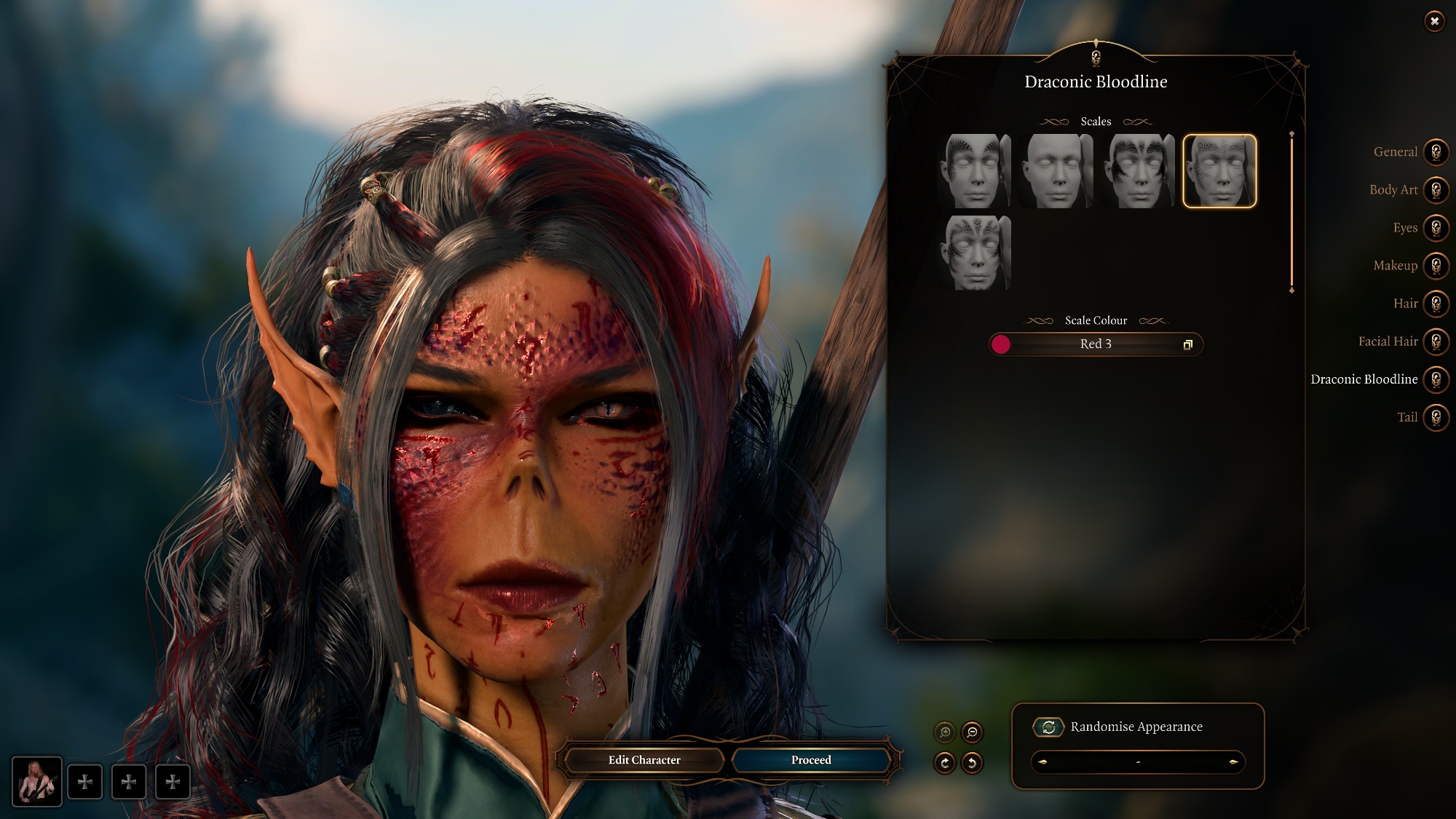Go to the Eyes tab
This screenshot has width=1456, height=819.
[x=1436, y=228]
